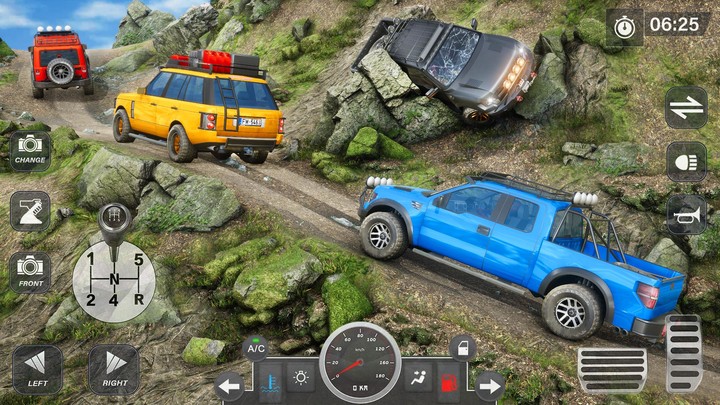Tap the tall accelerator pedal
Image resolution: width=720 pixels, height=405 pixels.
(683, 353)
